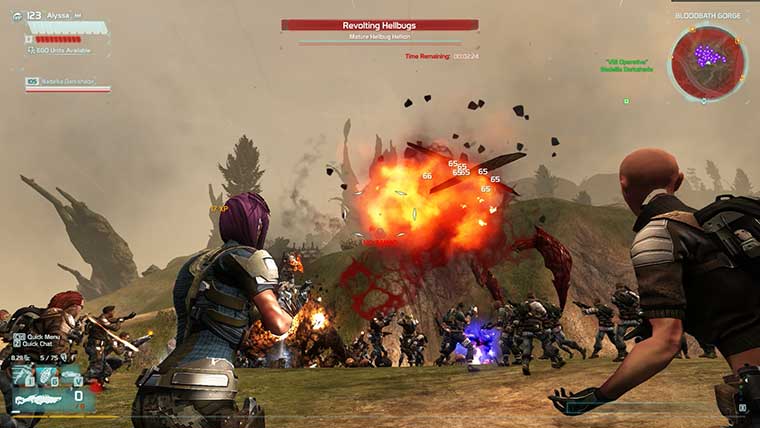Click the Revolting Hellbugs event banner
The height and width of the screenshot is (428, 760).
click(379, 25)
